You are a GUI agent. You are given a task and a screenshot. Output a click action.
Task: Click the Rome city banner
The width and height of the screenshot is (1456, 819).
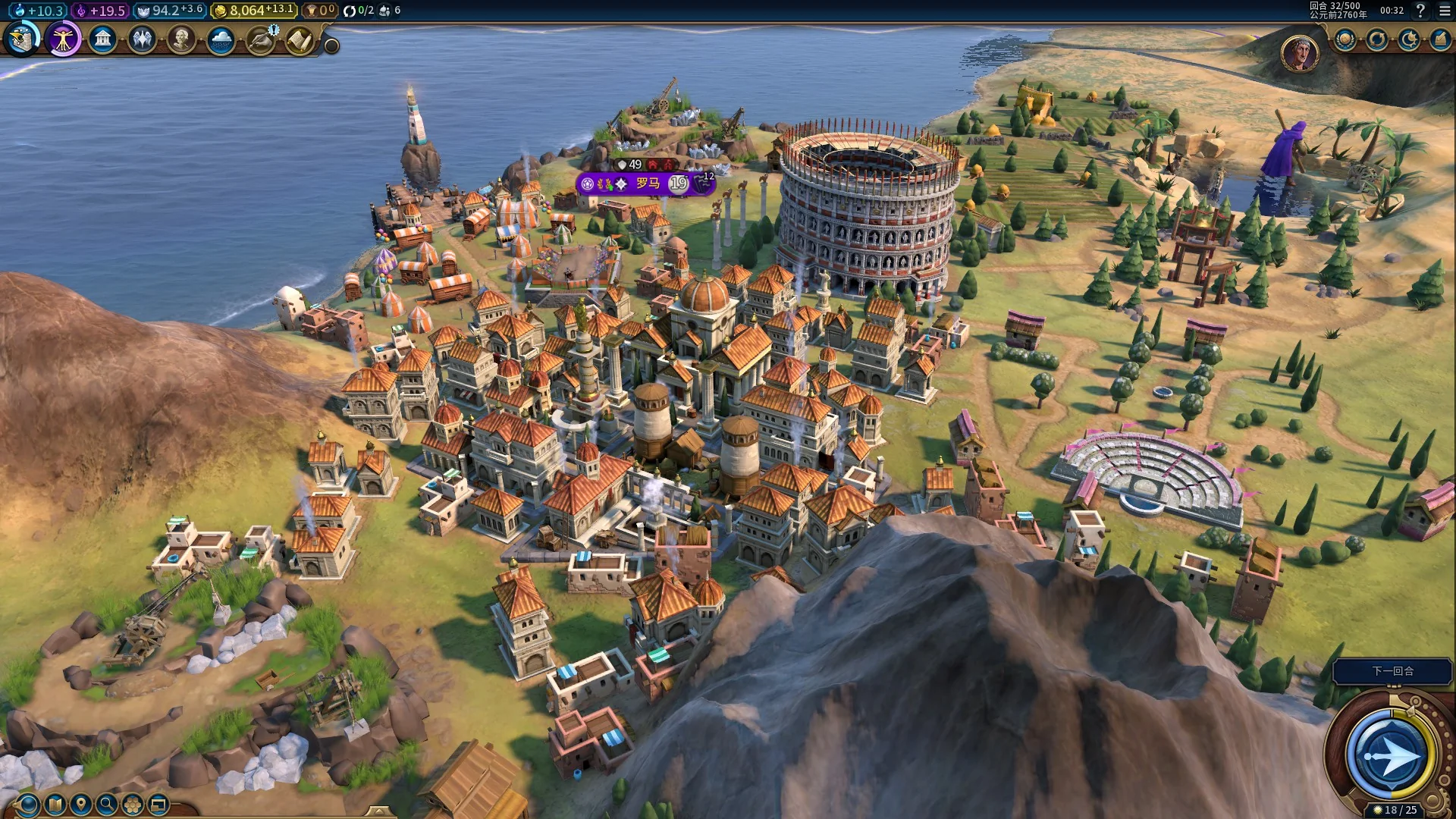[647, 184]
